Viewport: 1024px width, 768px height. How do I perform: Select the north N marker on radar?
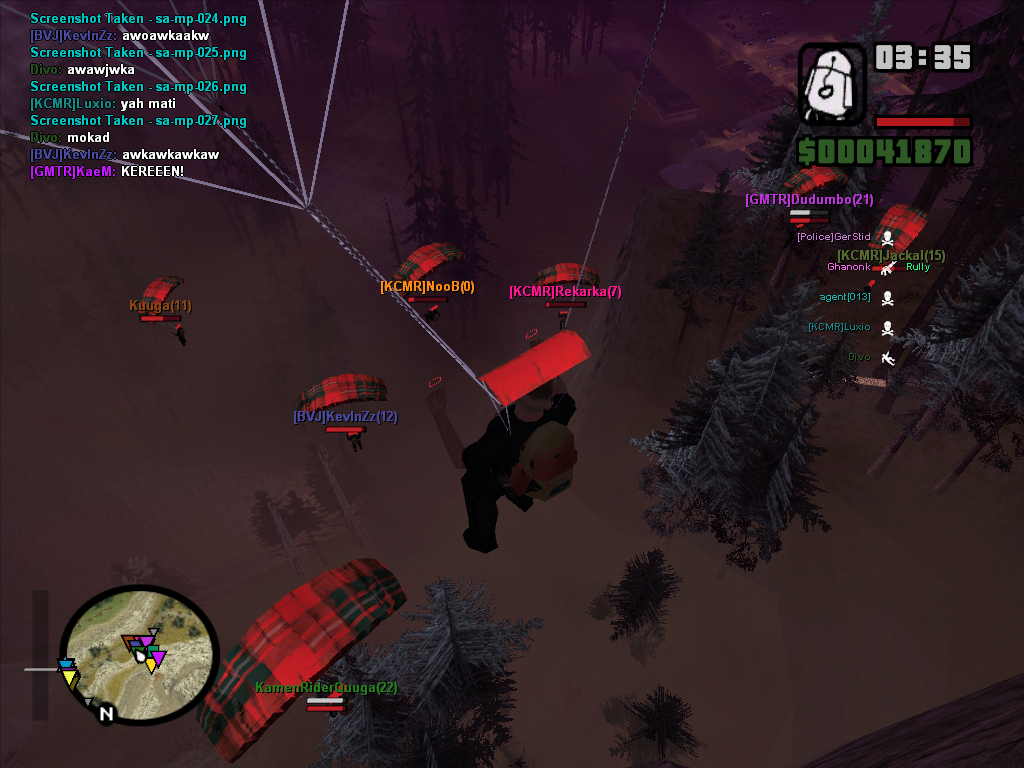pyautogui.click(x=105, y=714)
